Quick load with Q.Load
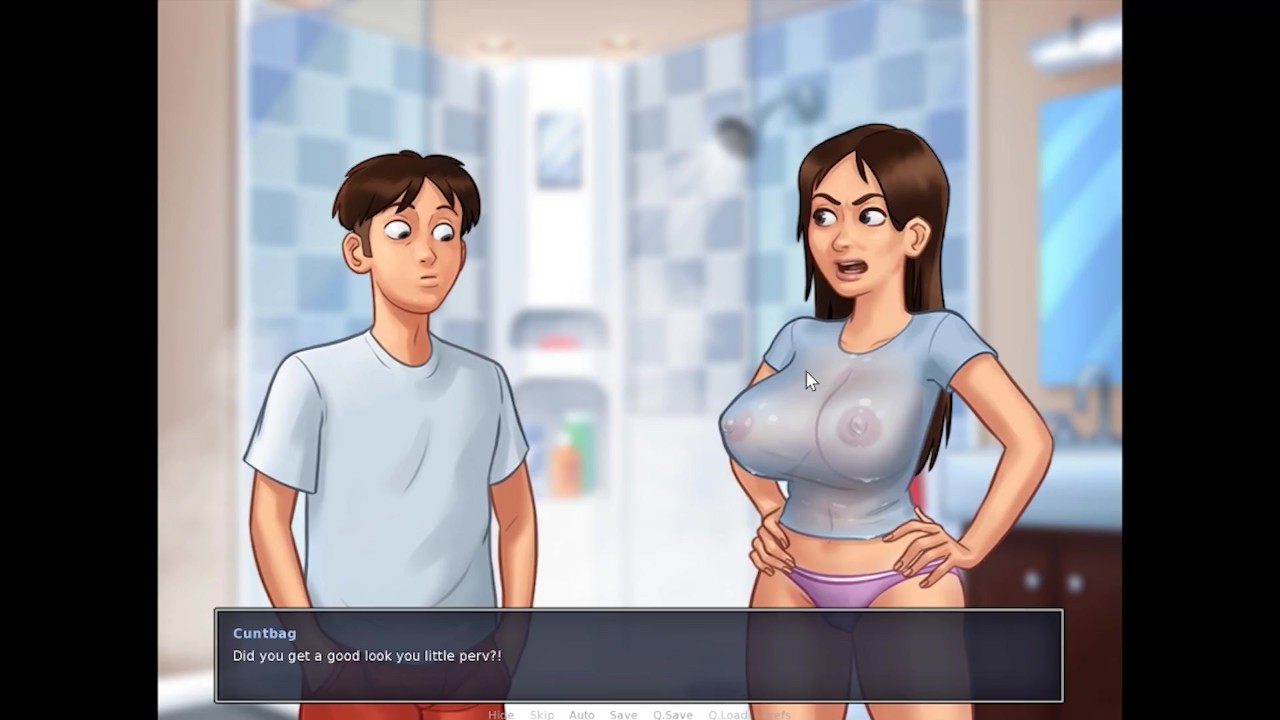This screenshot has height=720, width=1280. (x=727, y=715)
